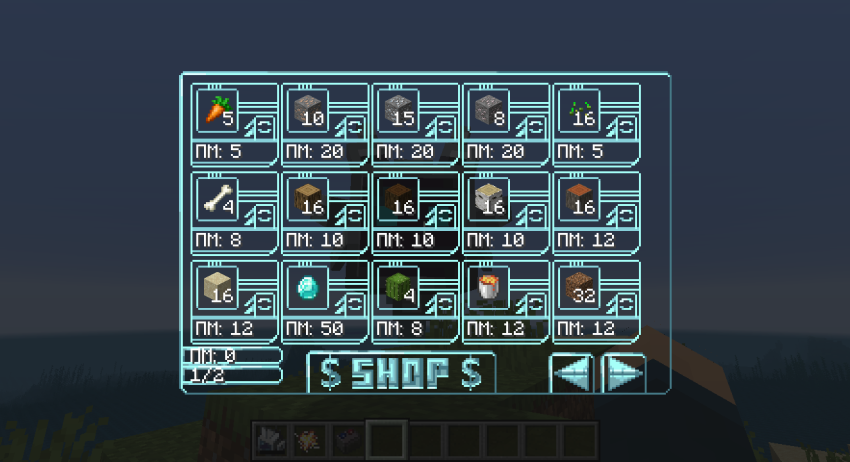The height and width of the screenshot is (462, 850).
Task: Go to the next shop page arrow
Action: pos(624,374)
